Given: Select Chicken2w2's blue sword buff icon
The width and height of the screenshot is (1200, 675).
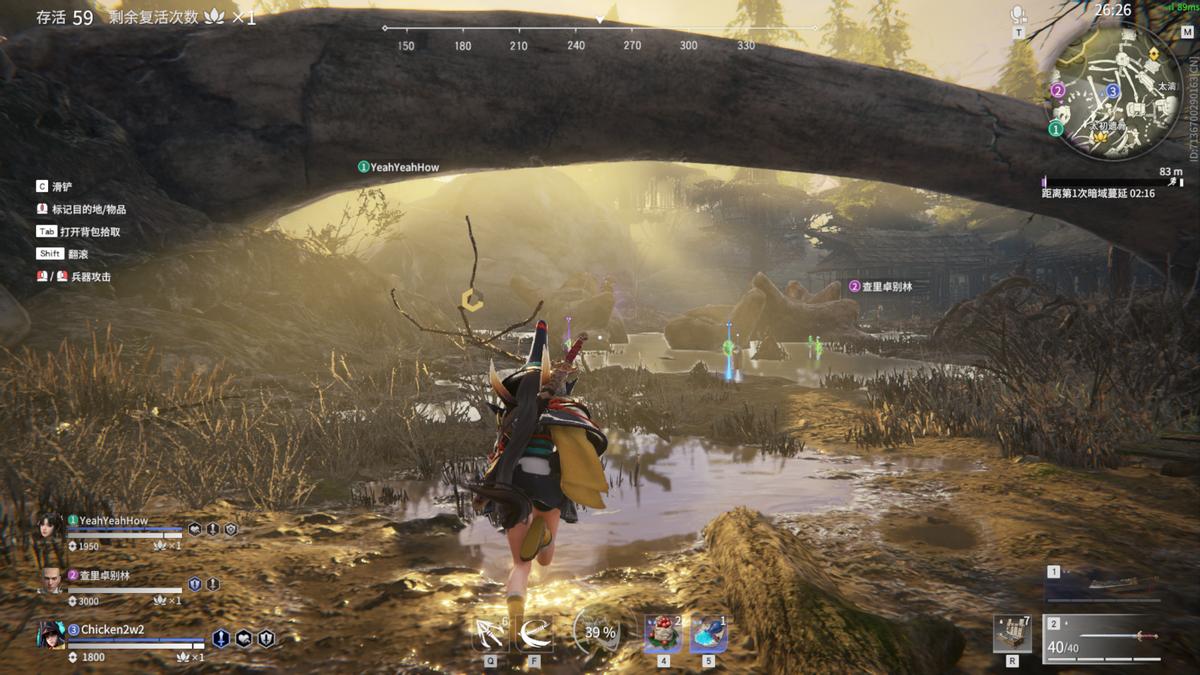Looking at the screenshot, I should pyautogui.click(x=220, y=638).
